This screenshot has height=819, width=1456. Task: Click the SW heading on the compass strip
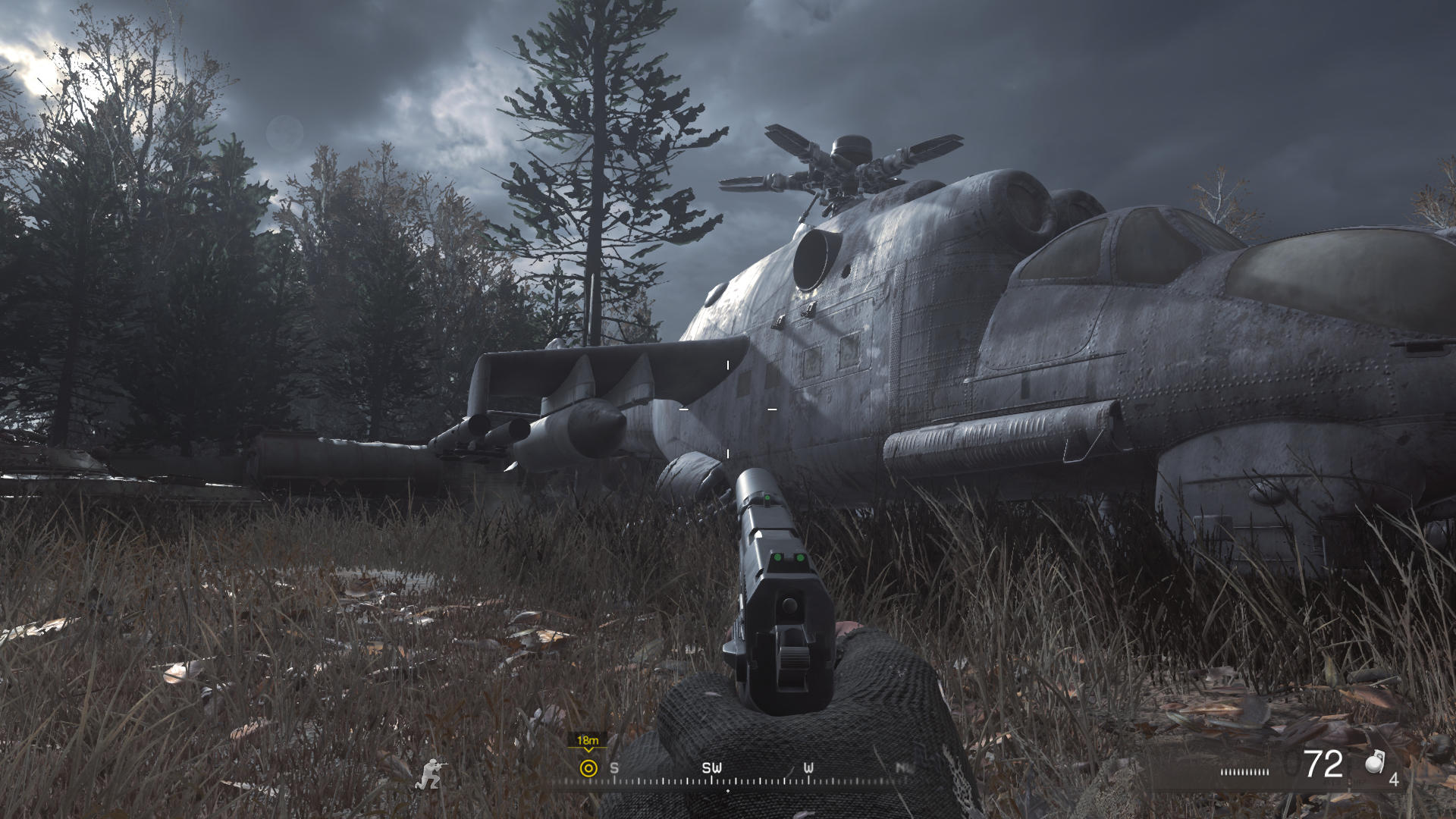tap(711, 768)
